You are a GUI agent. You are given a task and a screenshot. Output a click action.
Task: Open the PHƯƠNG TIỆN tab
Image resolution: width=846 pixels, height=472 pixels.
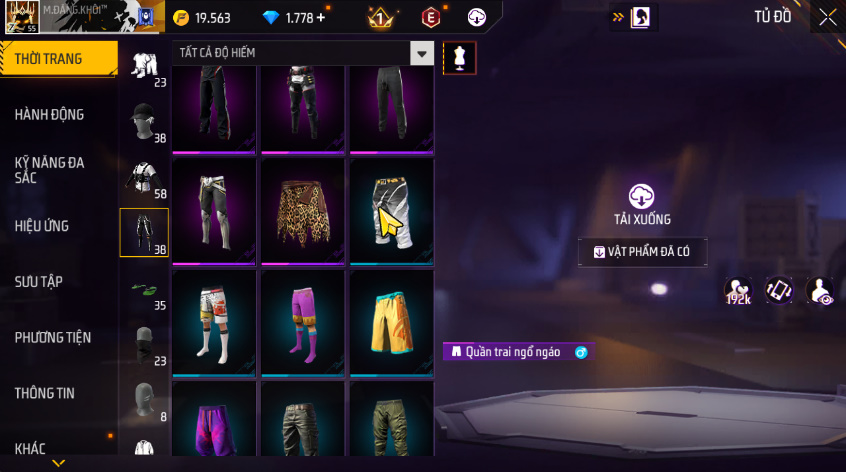(x=52, y=338)
